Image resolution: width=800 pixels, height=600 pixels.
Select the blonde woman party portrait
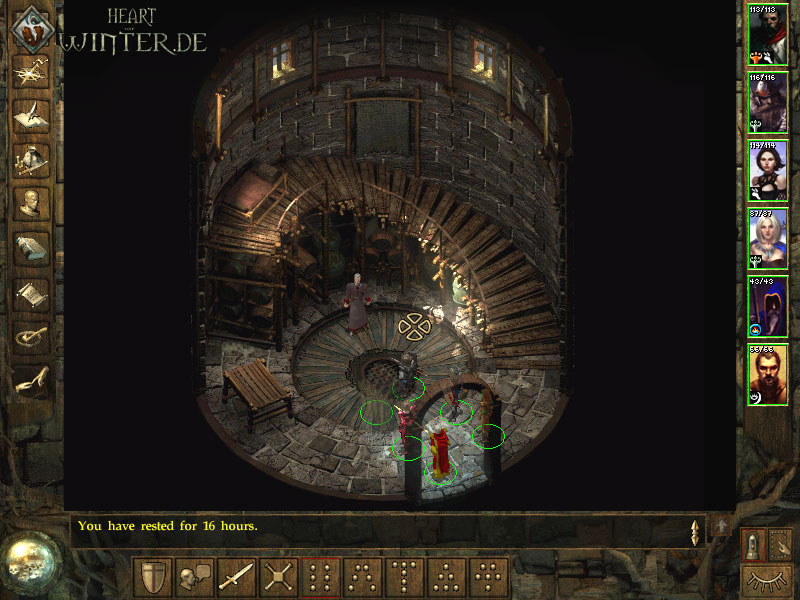click(768, 239)
